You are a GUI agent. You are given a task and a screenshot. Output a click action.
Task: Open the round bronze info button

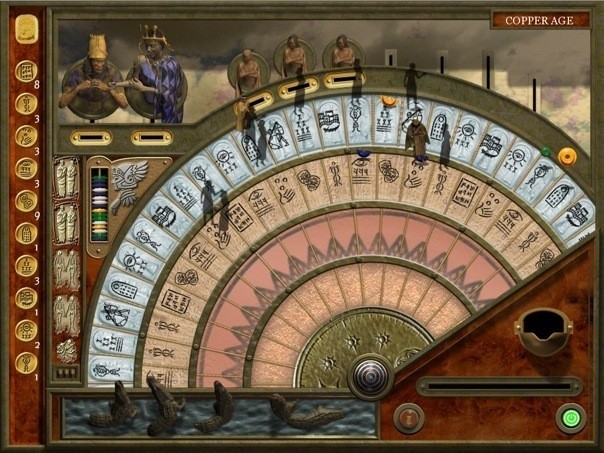click(408, 417)
